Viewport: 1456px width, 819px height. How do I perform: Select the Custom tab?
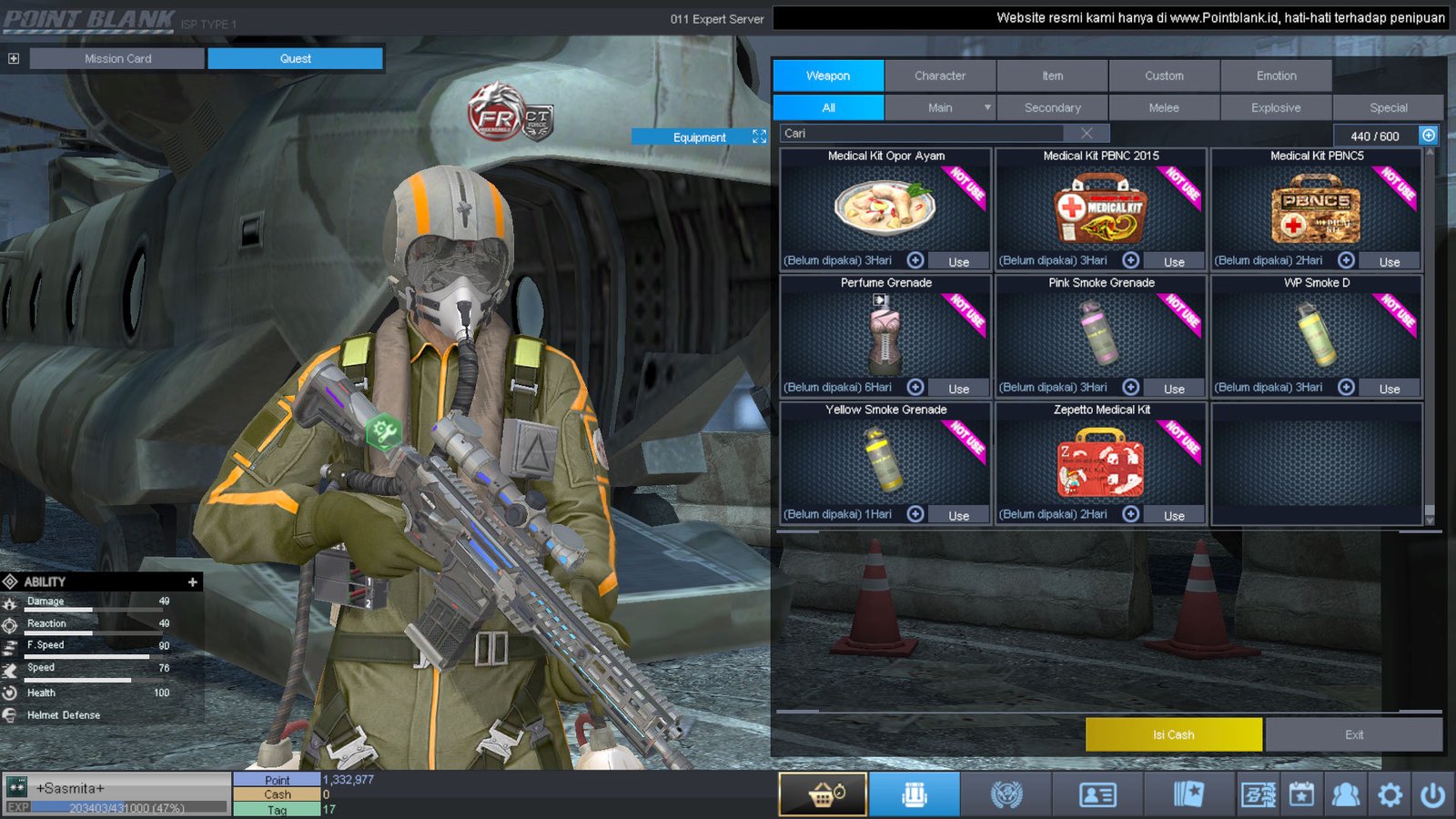(x=1164, y=76)
